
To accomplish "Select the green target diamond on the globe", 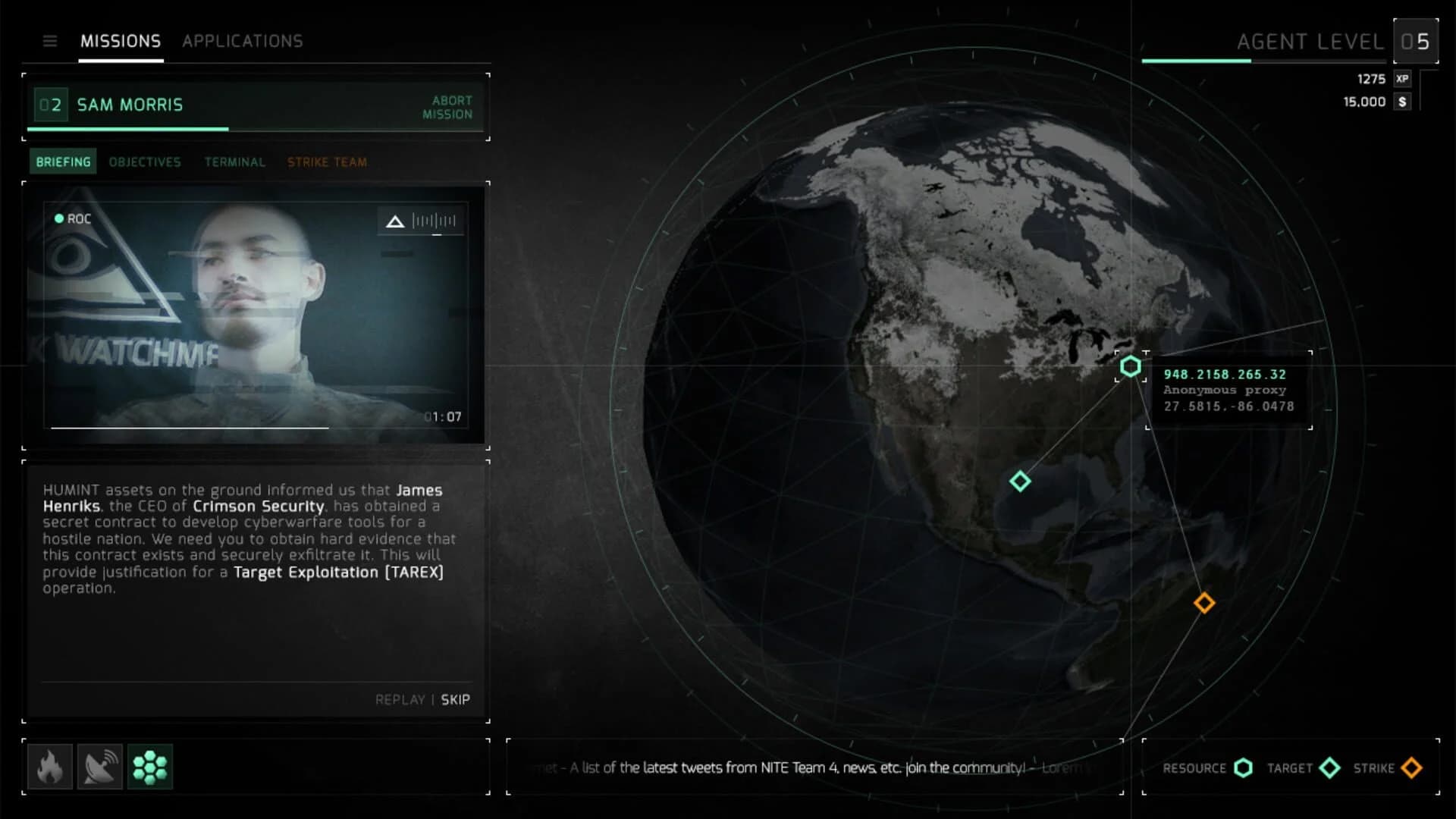I will tap(1020, 482).
